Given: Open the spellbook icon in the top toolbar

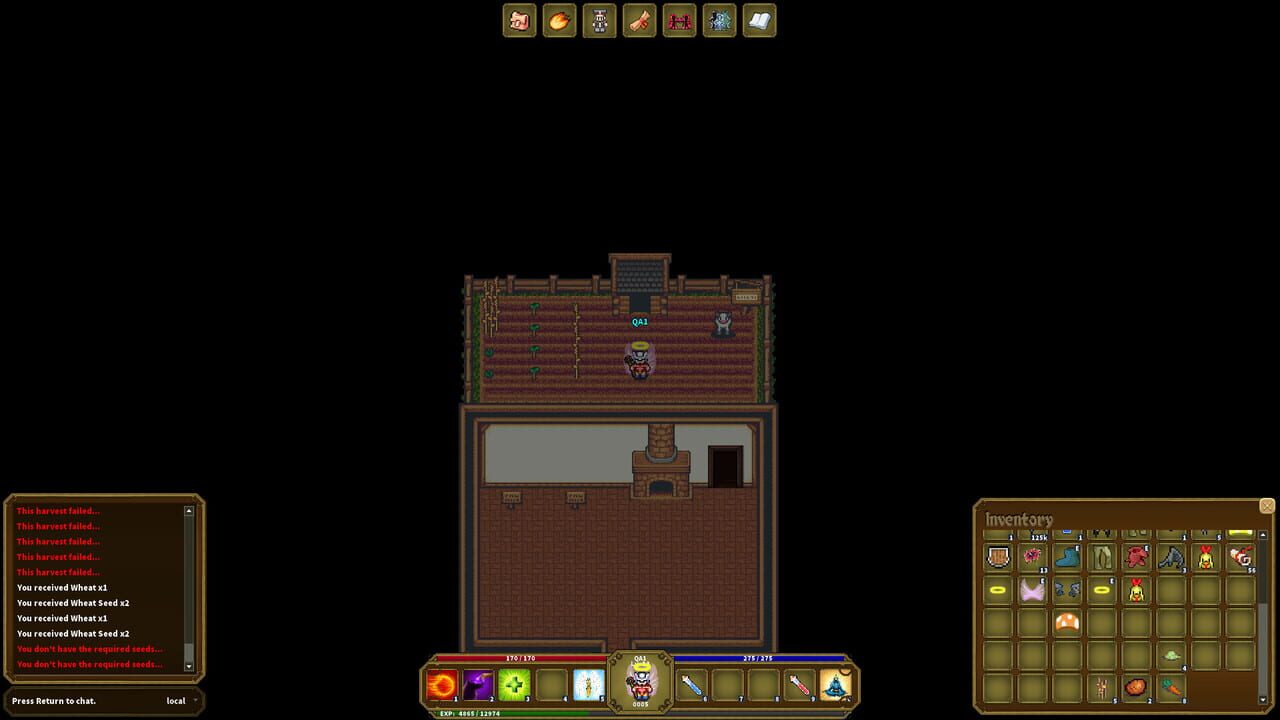Looking at the screenshot, I should pos(759,21).
